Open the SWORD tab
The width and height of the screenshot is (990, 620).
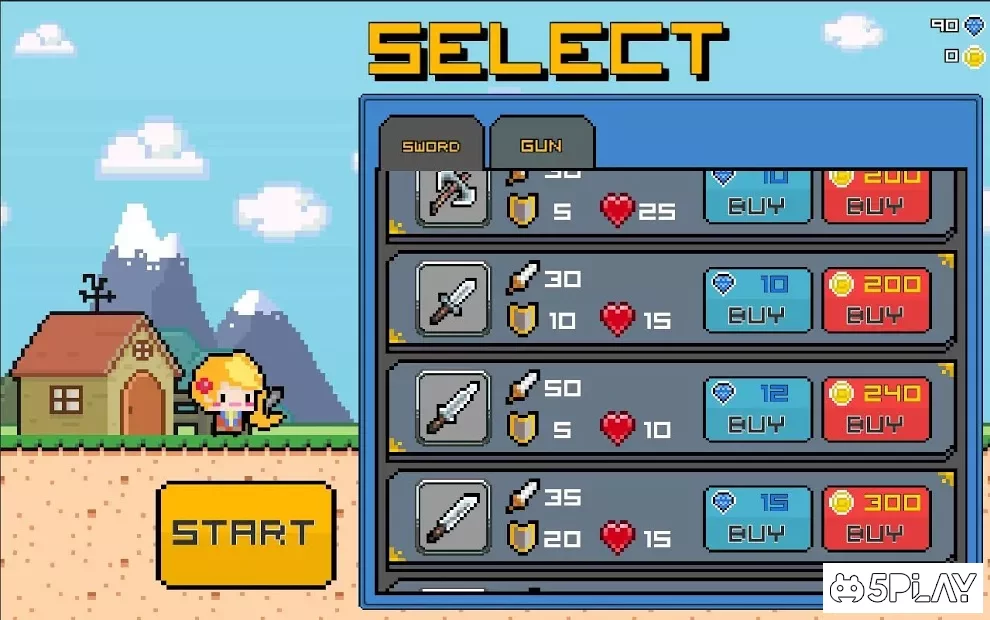click(x=431, y=146)
